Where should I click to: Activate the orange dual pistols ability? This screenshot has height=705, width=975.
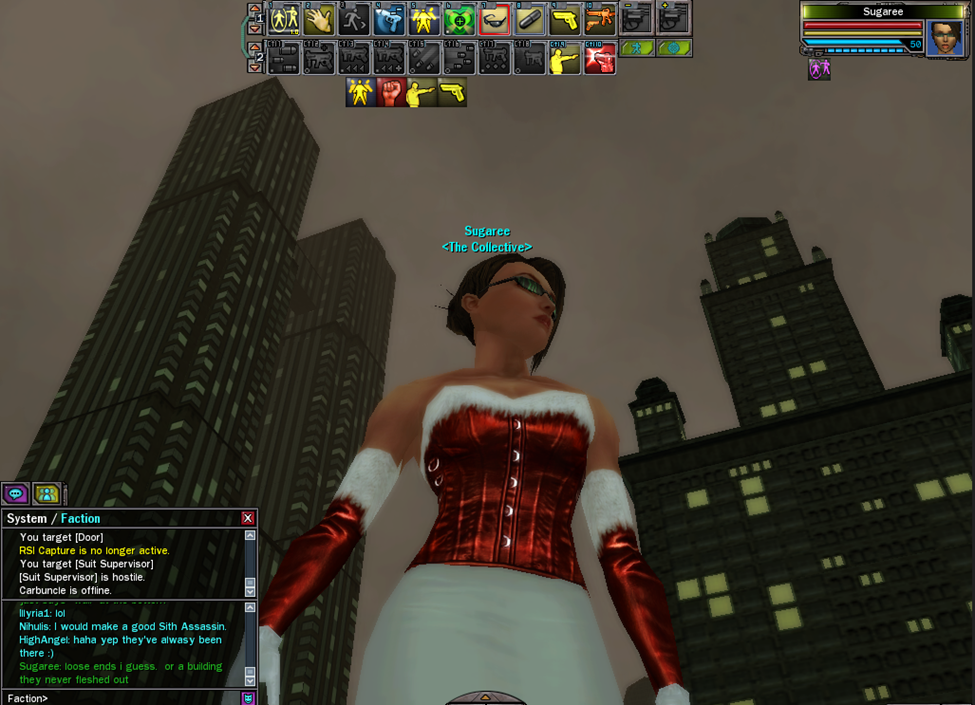pyautogui.click(x=599, y=19)
